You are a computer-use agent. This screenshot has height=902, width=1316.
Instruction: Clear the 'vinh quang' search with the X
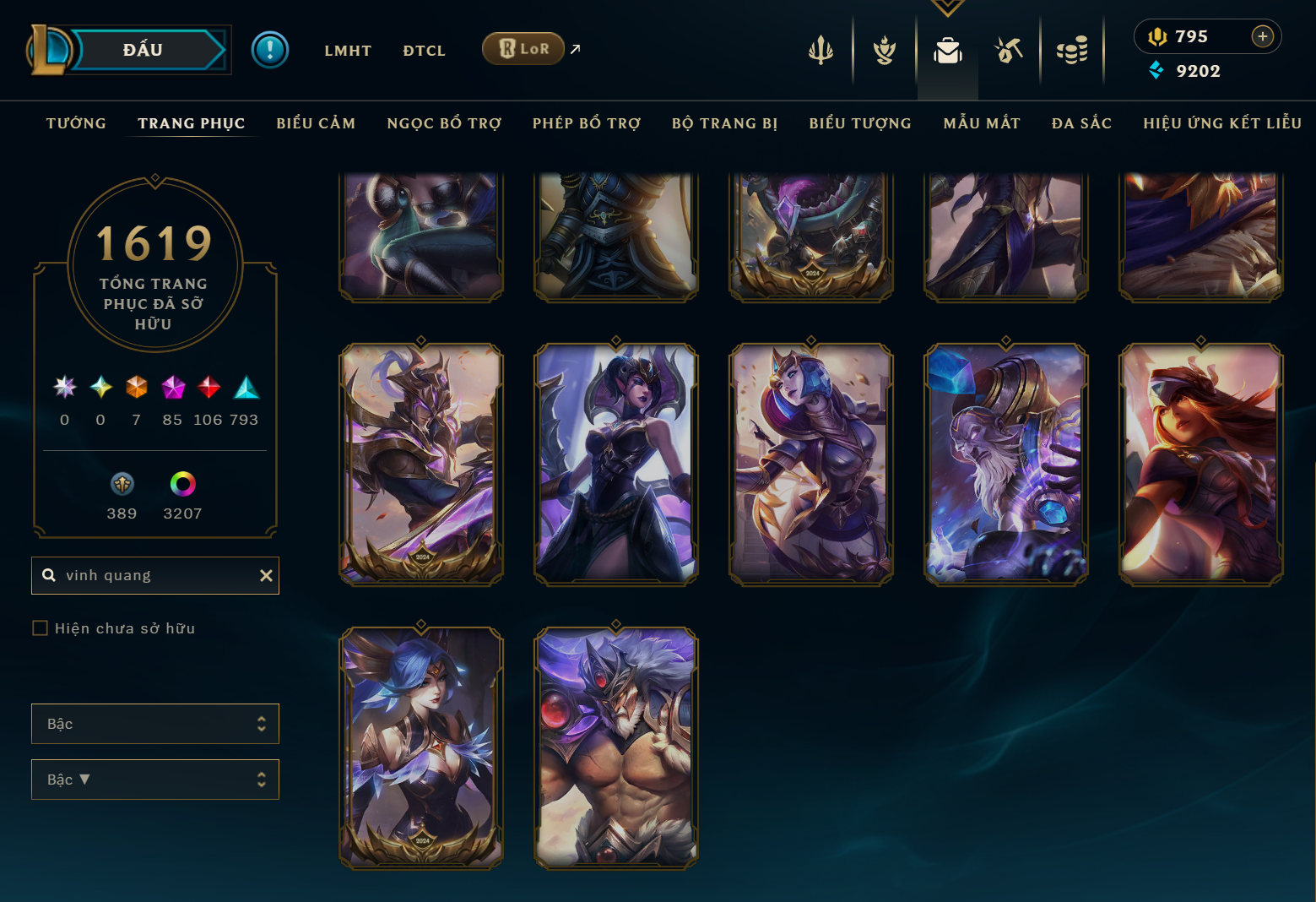(266, 575)
